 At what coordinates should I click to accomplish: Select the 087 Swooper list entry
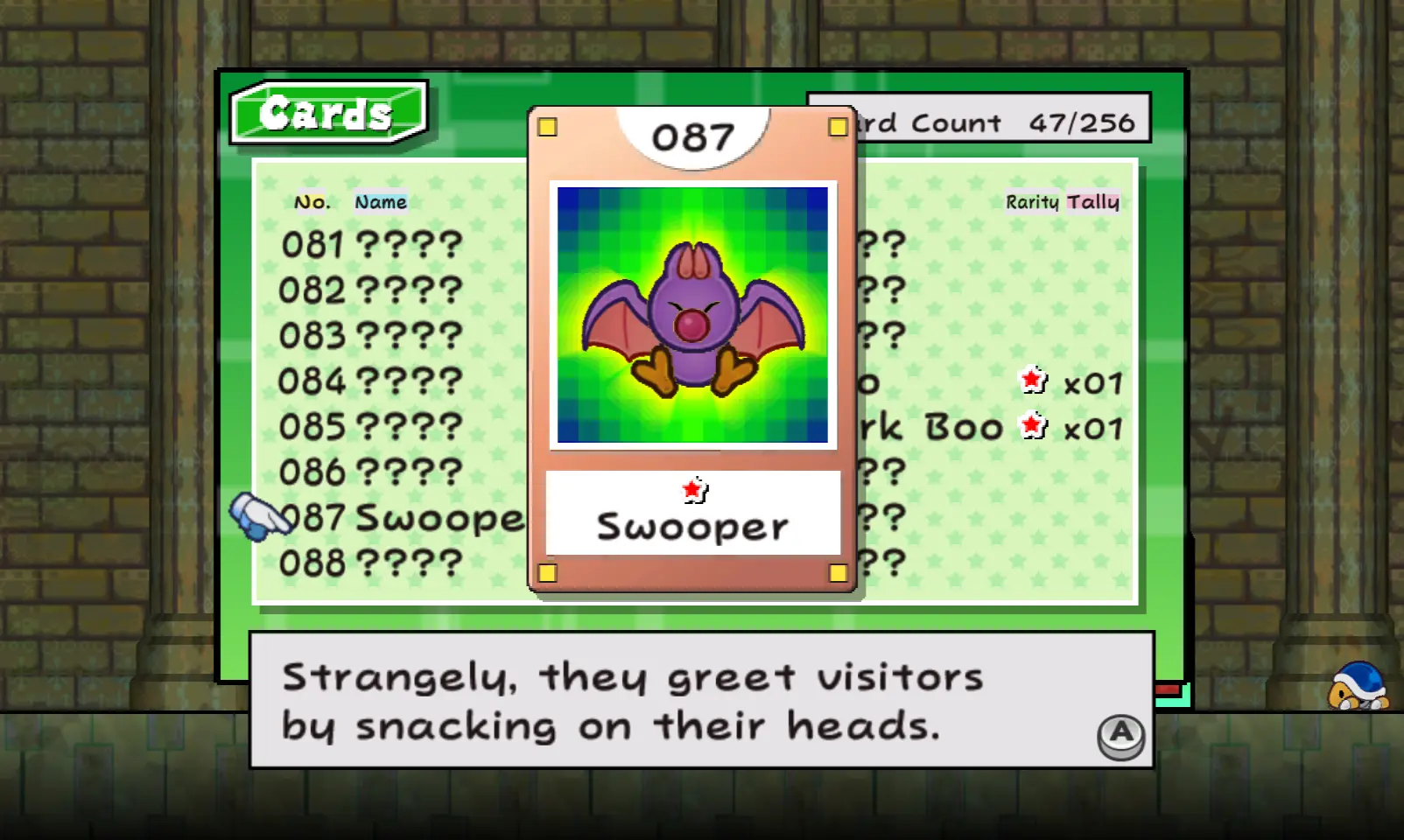pos(403,518)
